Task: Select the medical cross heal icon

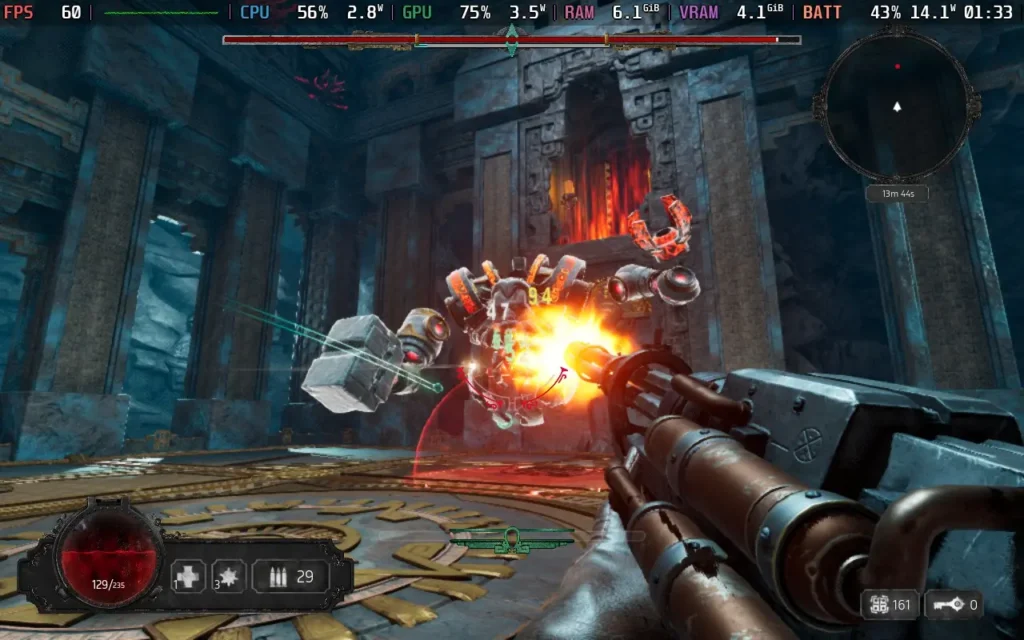Action: point(188,576)
